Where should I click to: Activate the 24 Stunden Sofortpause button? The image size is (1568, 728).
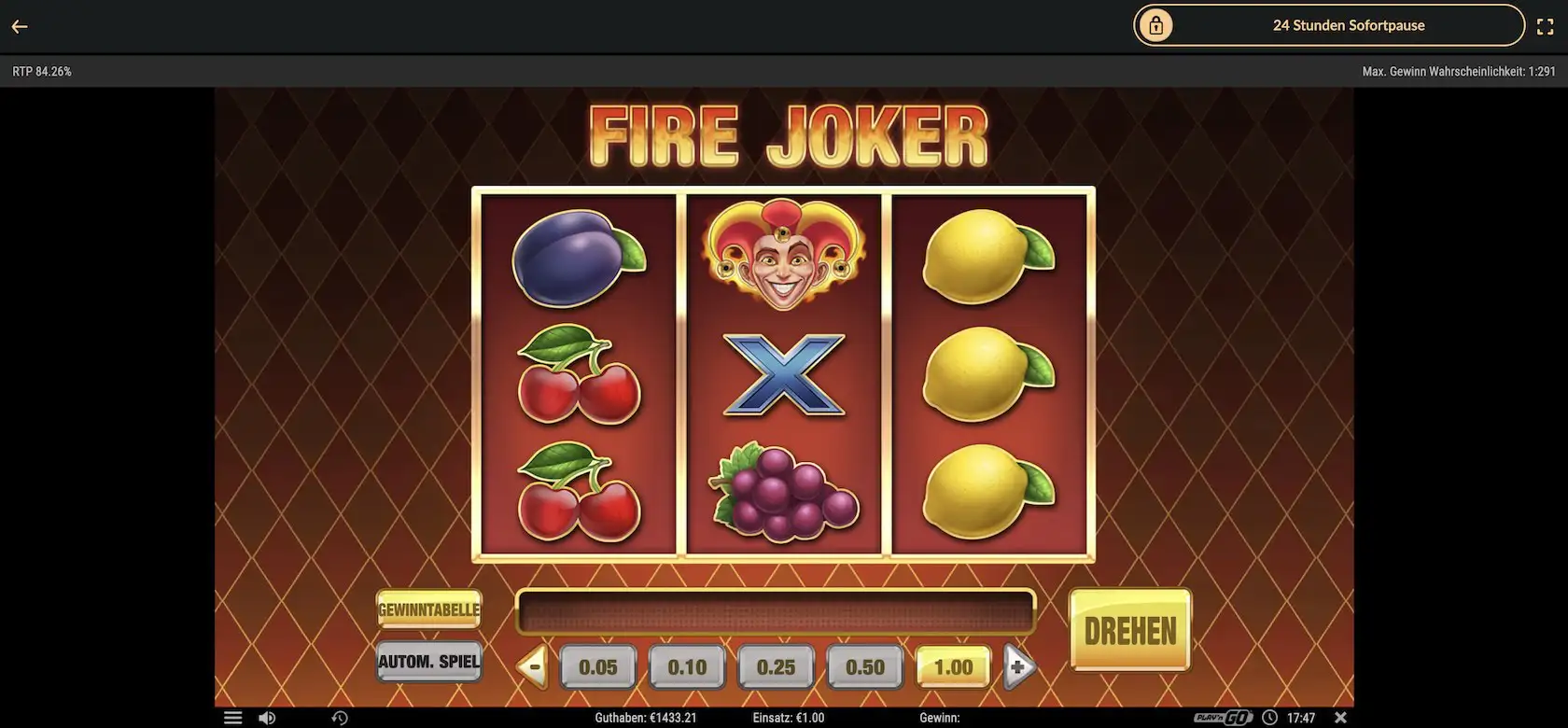pyautogui.click(x=1328, y=25)
